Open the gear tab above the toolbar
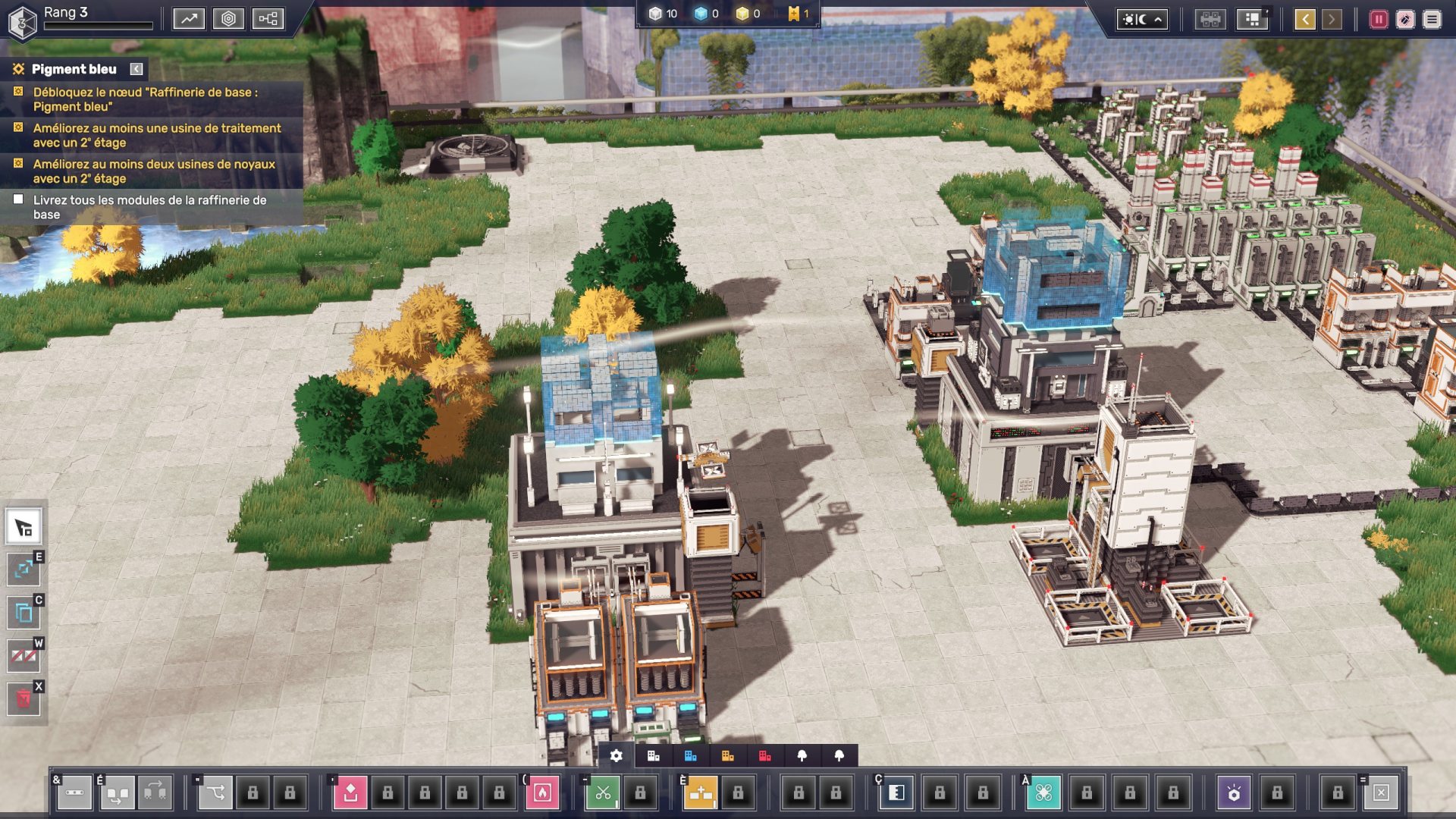The width and height of the screenshot is (1456, 819). pos(617,755)
